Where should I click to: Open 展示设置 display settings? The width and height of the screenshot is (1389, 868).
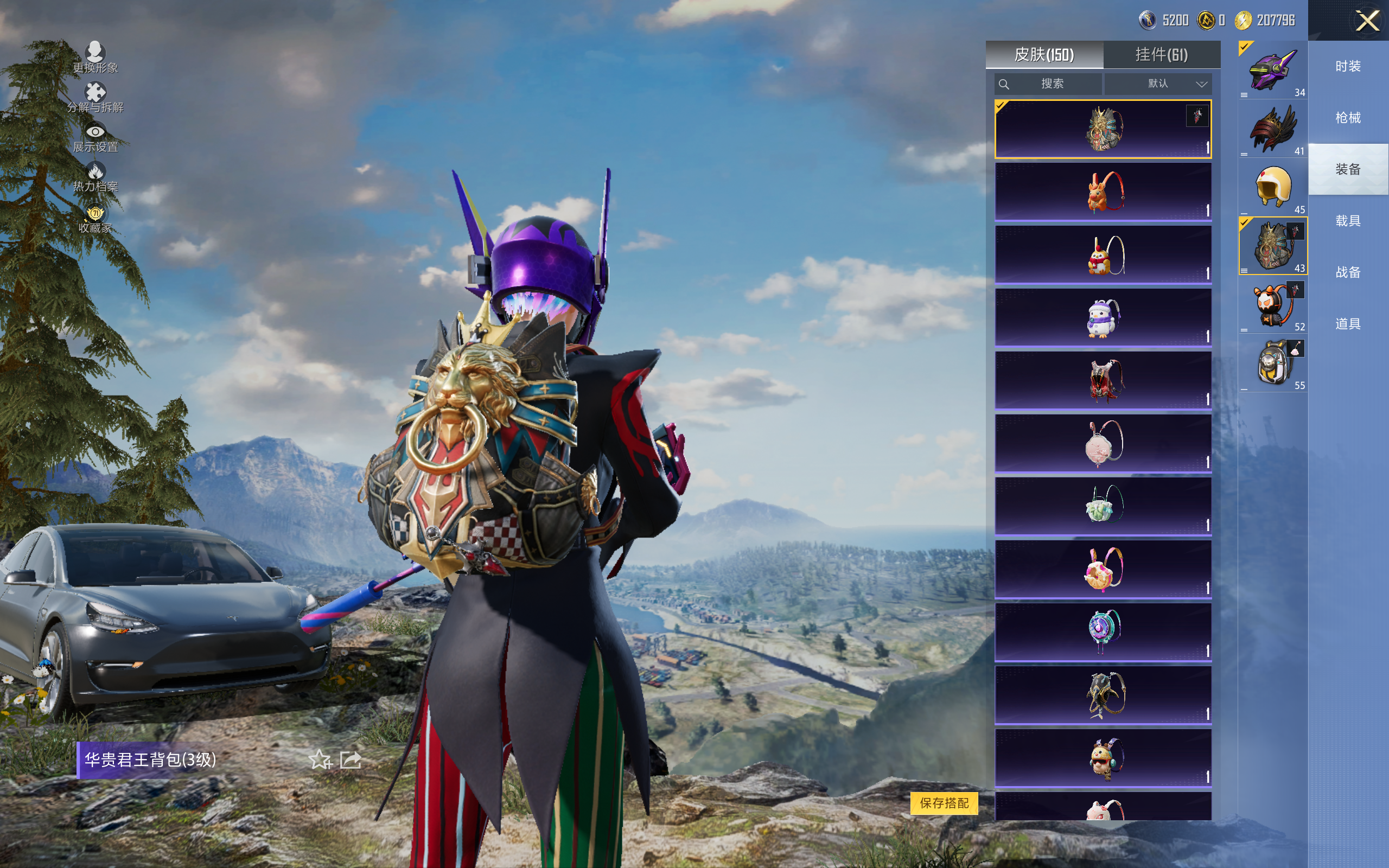click(x=95, y=138)
